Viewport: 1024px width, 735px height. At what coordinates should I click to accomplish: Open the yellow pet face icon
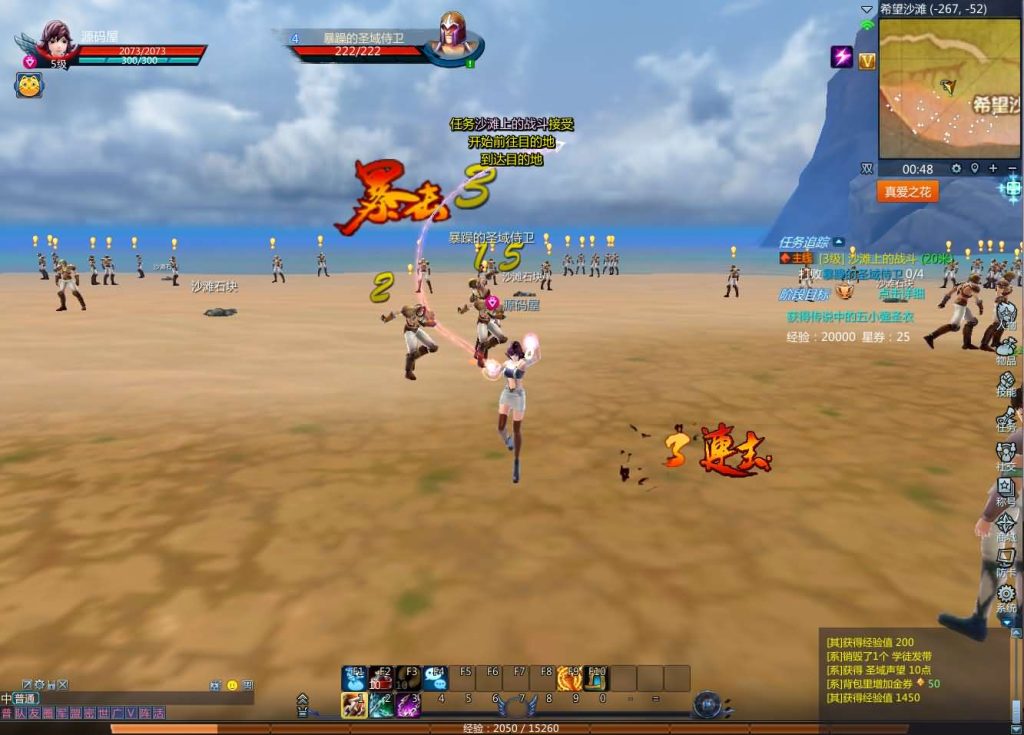[28, 86]
